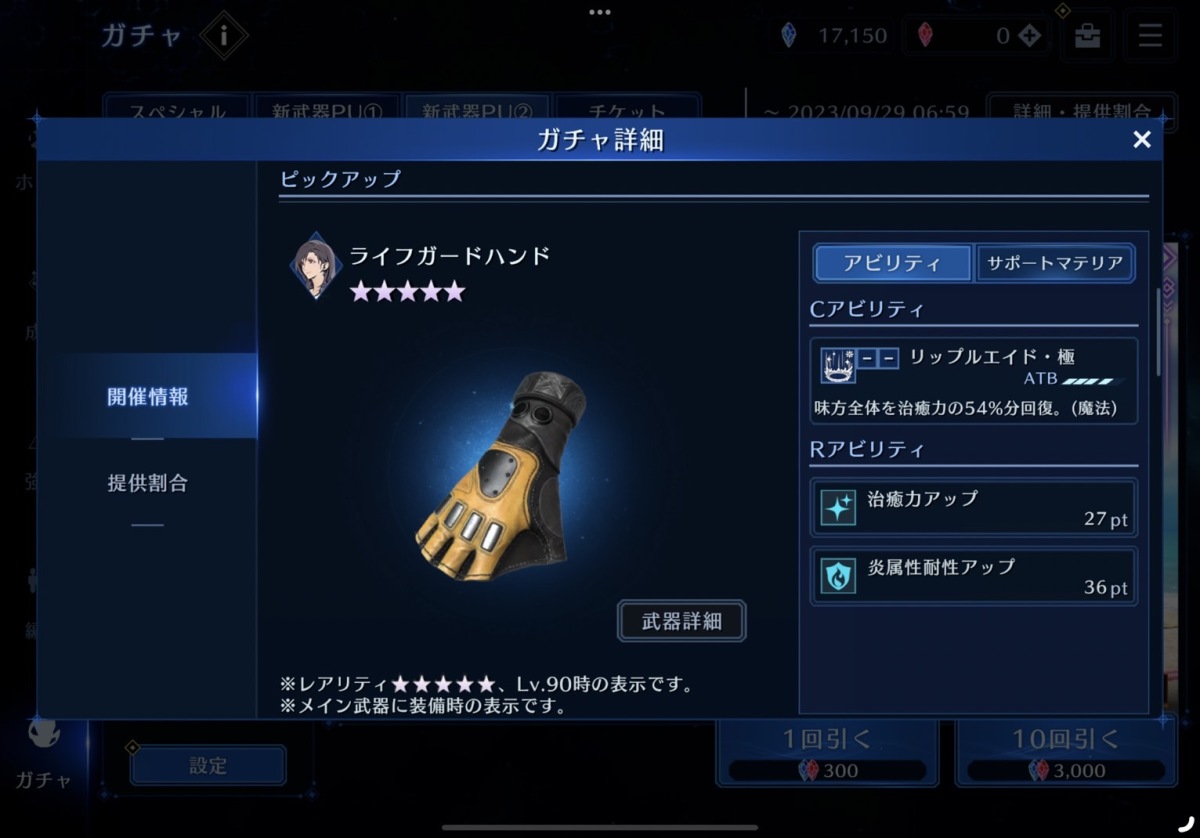Open the 設定 settings button
The height and width of the screenshot is (838, 1200).
pyautogui.click(x=208, y=766)
